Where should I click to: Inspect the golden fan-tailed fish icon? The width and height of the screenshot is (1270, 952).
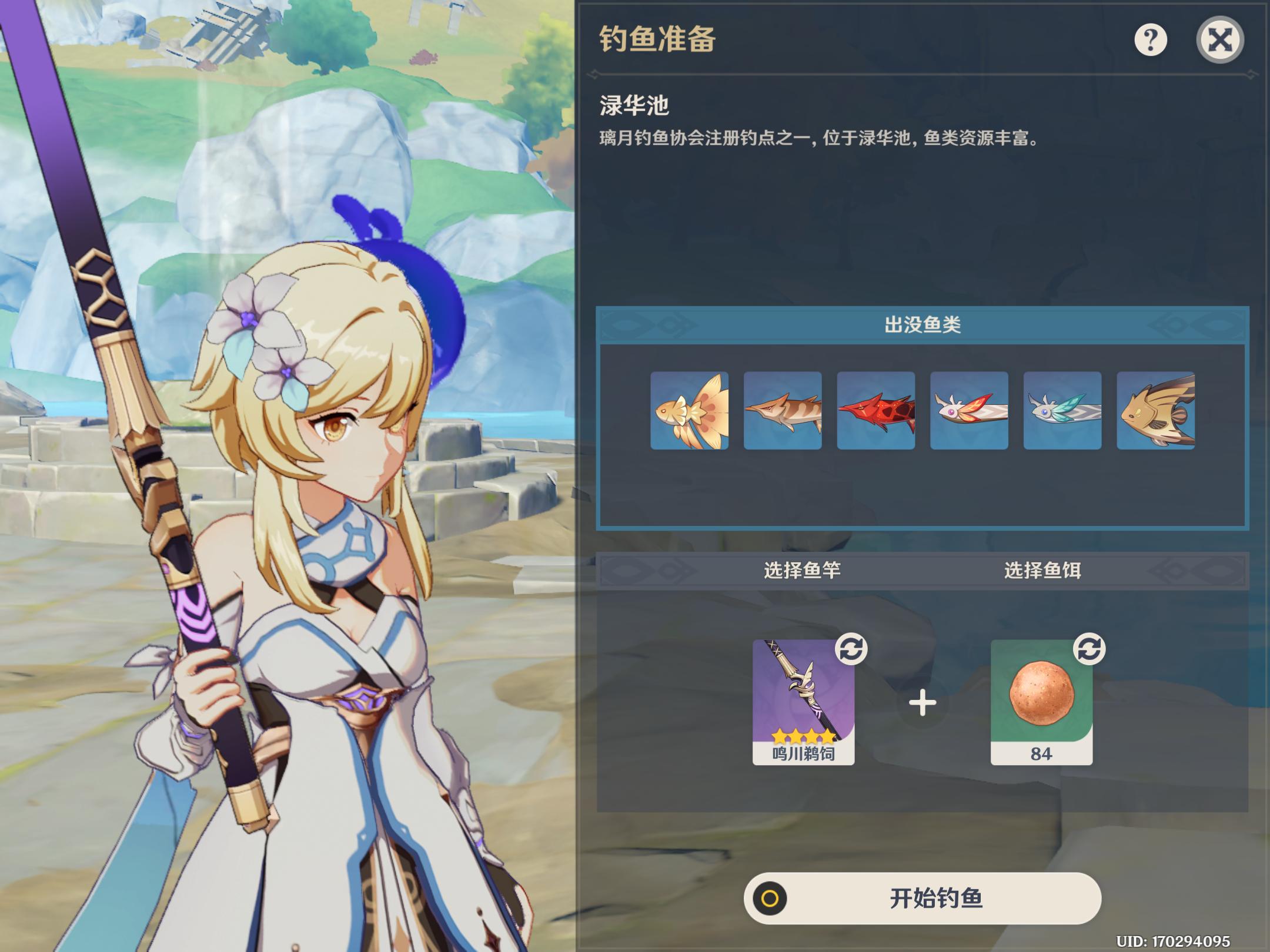tap(689, 411)
